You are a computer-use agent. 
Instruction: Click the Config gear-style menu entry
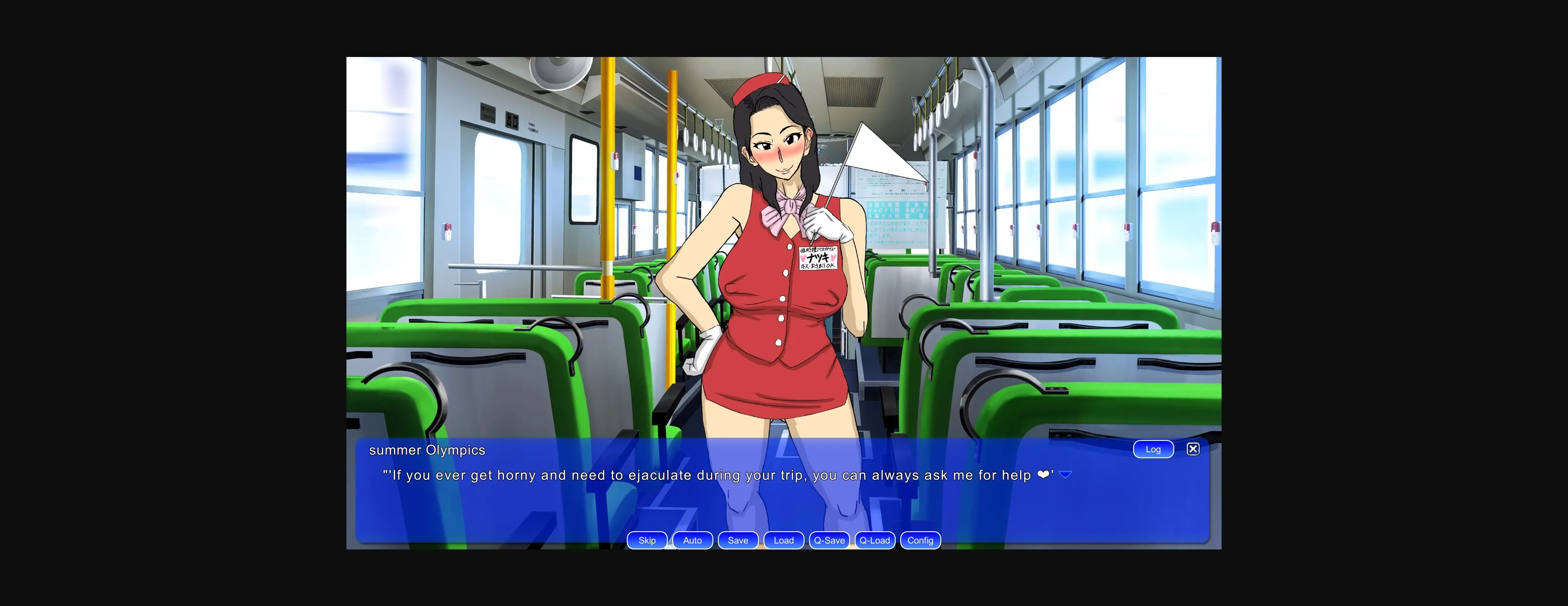click(920, 540)
